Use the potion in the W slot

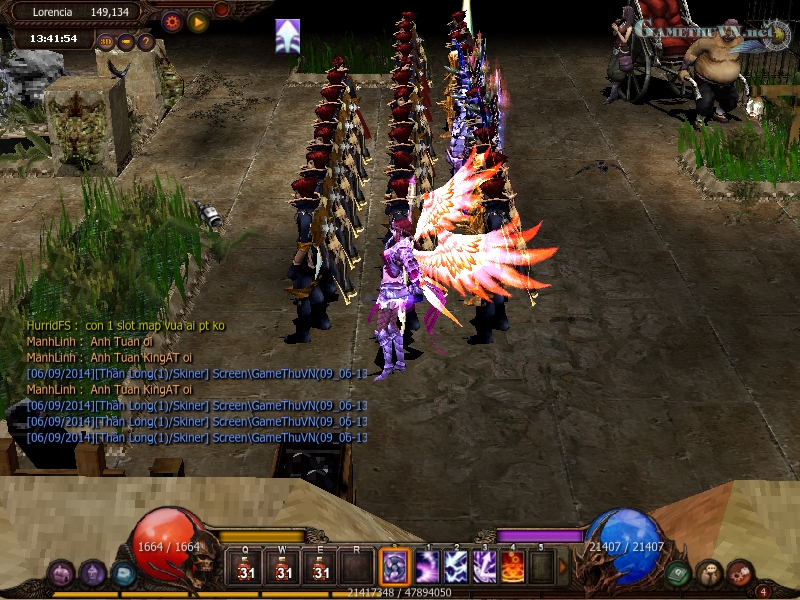(x=284, y=568)
